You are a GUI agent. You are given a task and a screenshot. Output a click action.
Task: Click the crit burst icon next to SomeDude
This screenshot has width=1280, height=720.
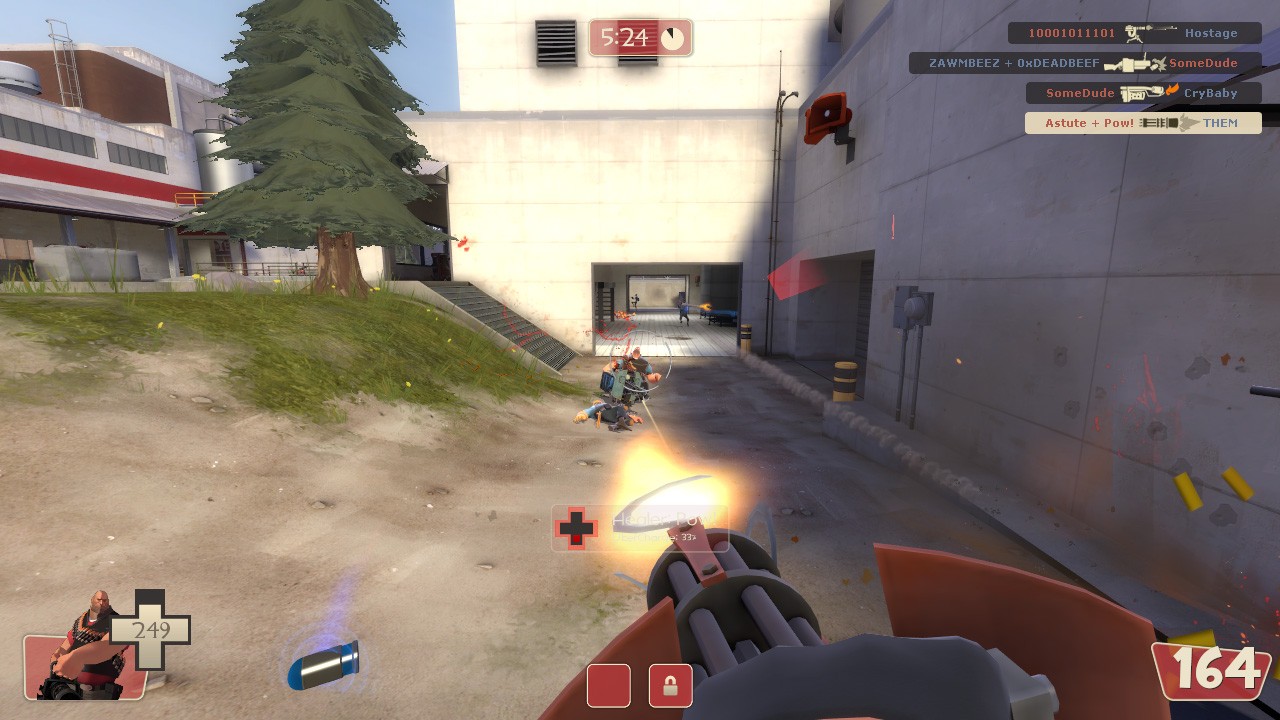coord(1158,63)
